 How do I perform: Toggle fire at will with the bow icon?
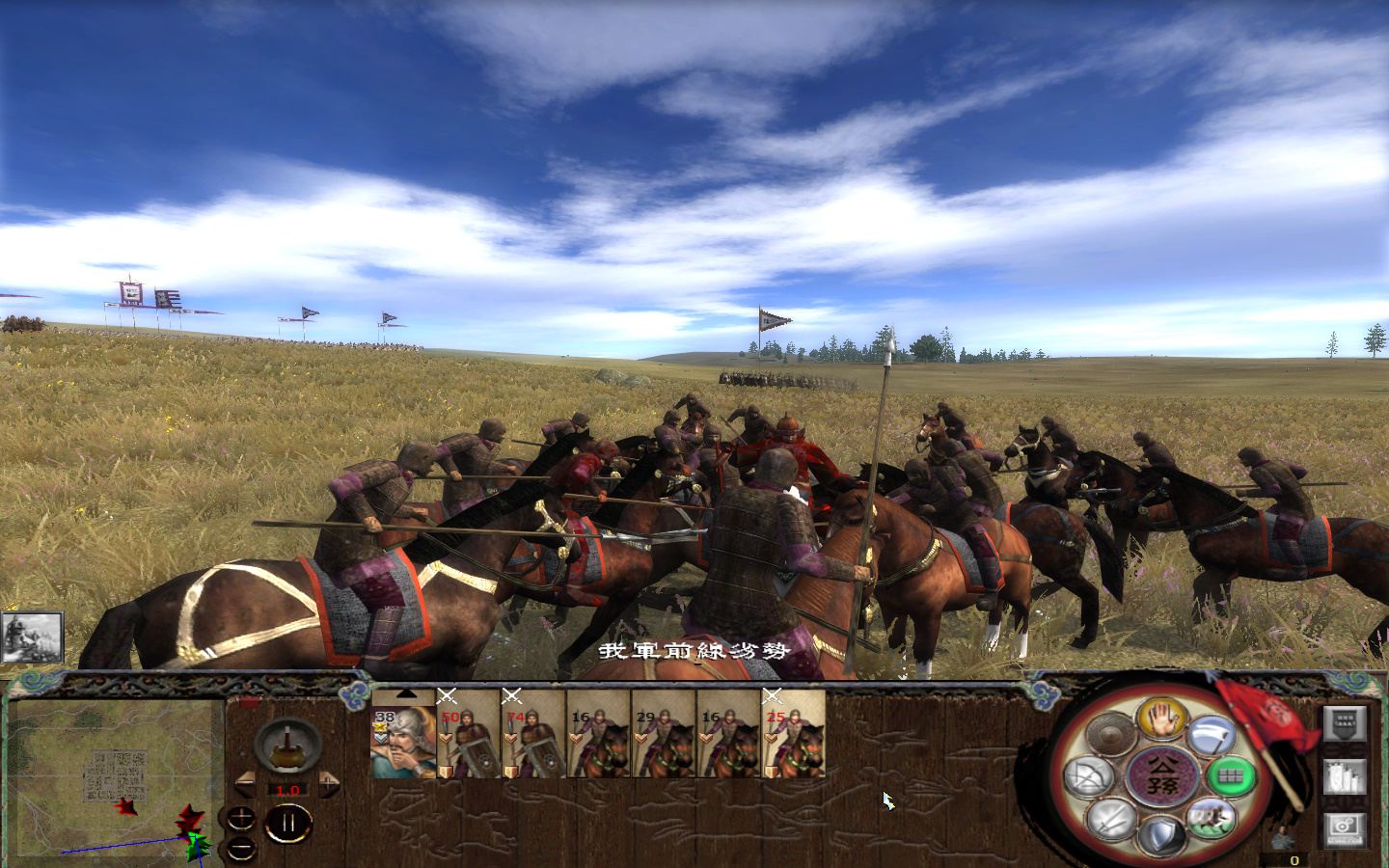[x=1090, y=775]
